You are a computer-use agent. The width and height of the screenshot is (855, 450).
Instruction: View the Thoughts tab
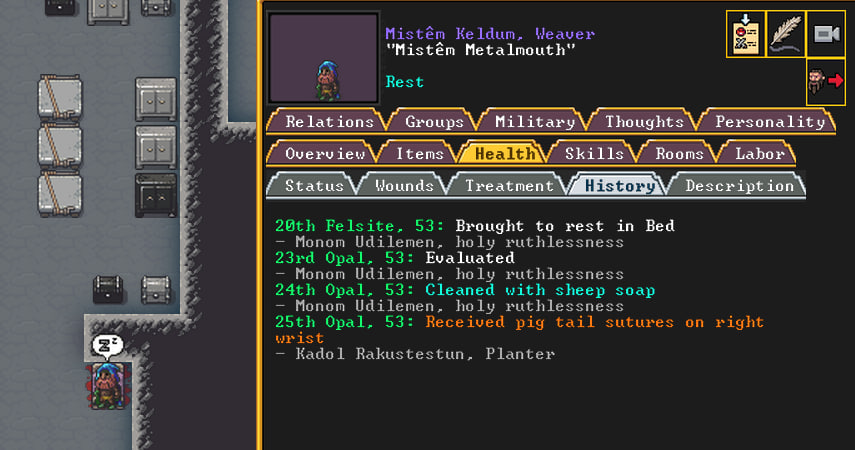tap(644, 122)
